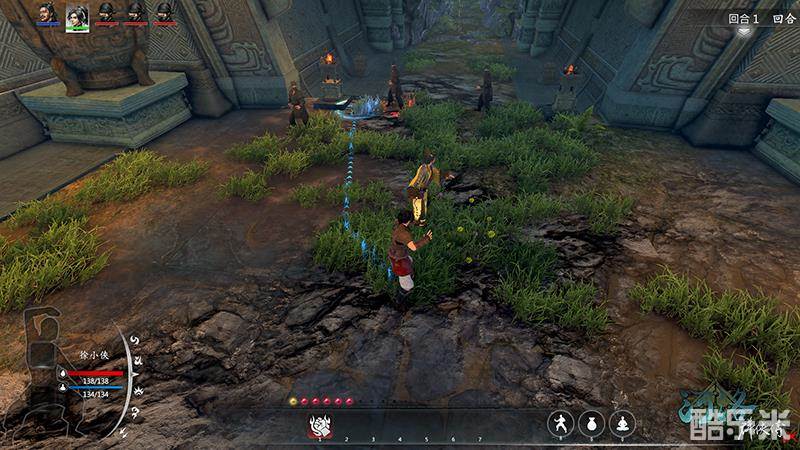Activate the fist skill in slot 1
800x450 pixels.
coord(321,424)
